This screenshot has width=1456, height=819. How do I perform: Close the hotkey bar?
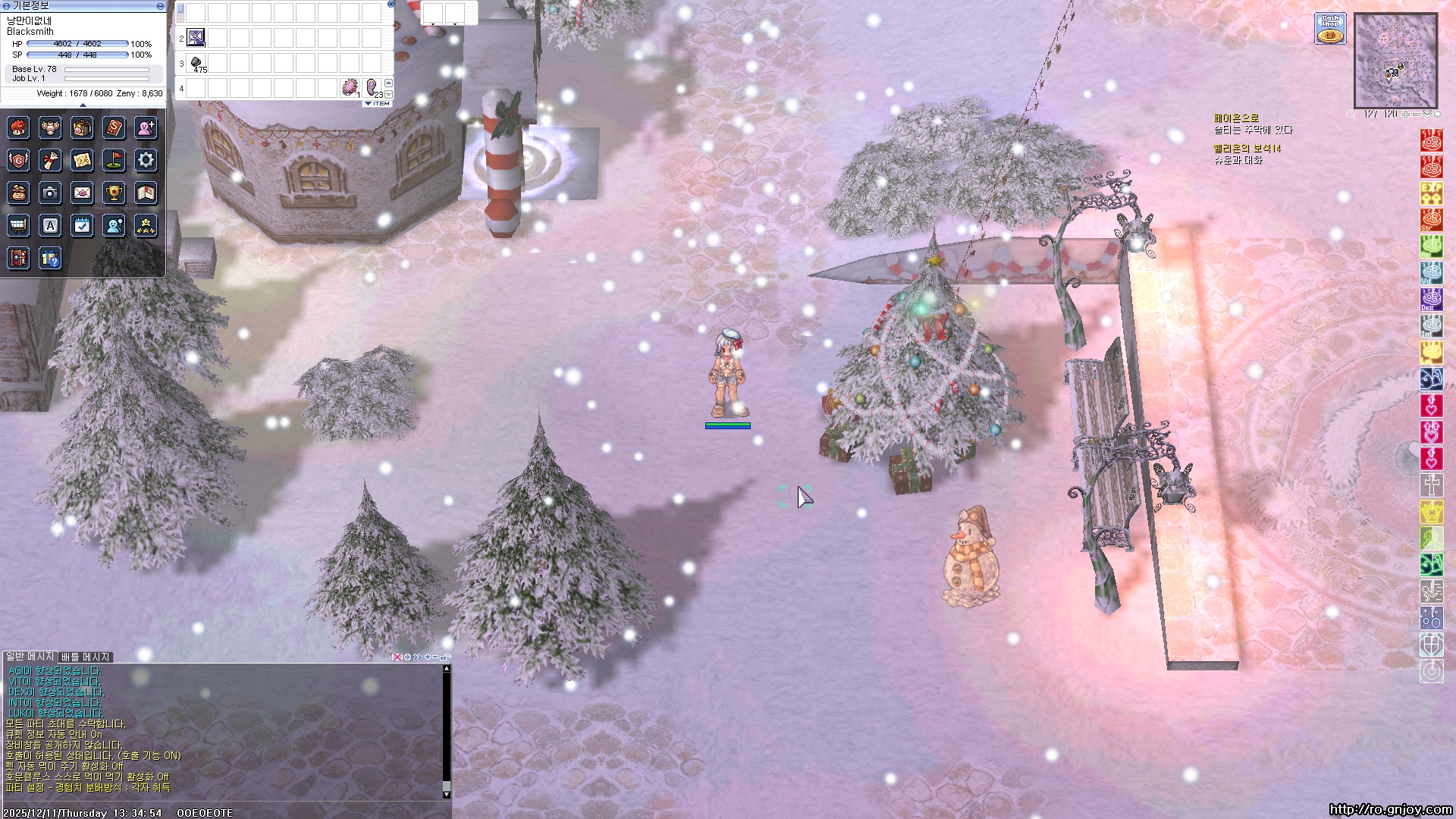391,5
